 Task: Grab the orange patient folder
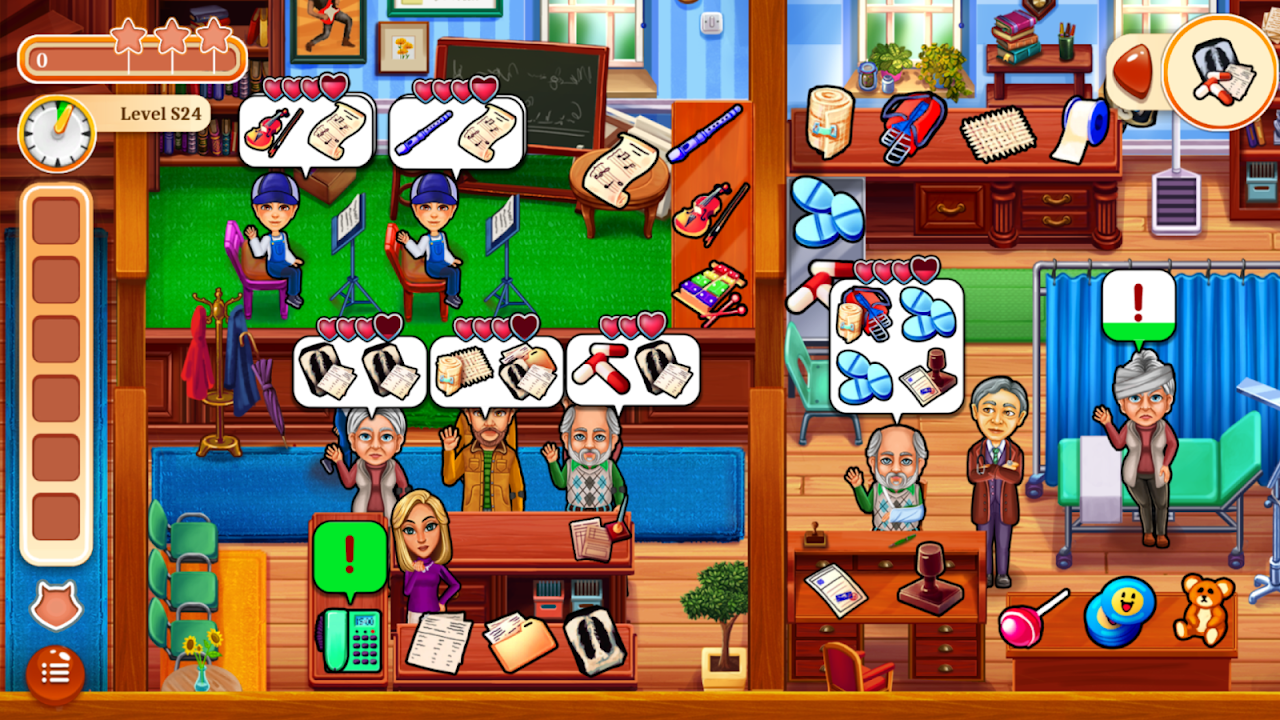pyautogui.click(x=519, y=640)
